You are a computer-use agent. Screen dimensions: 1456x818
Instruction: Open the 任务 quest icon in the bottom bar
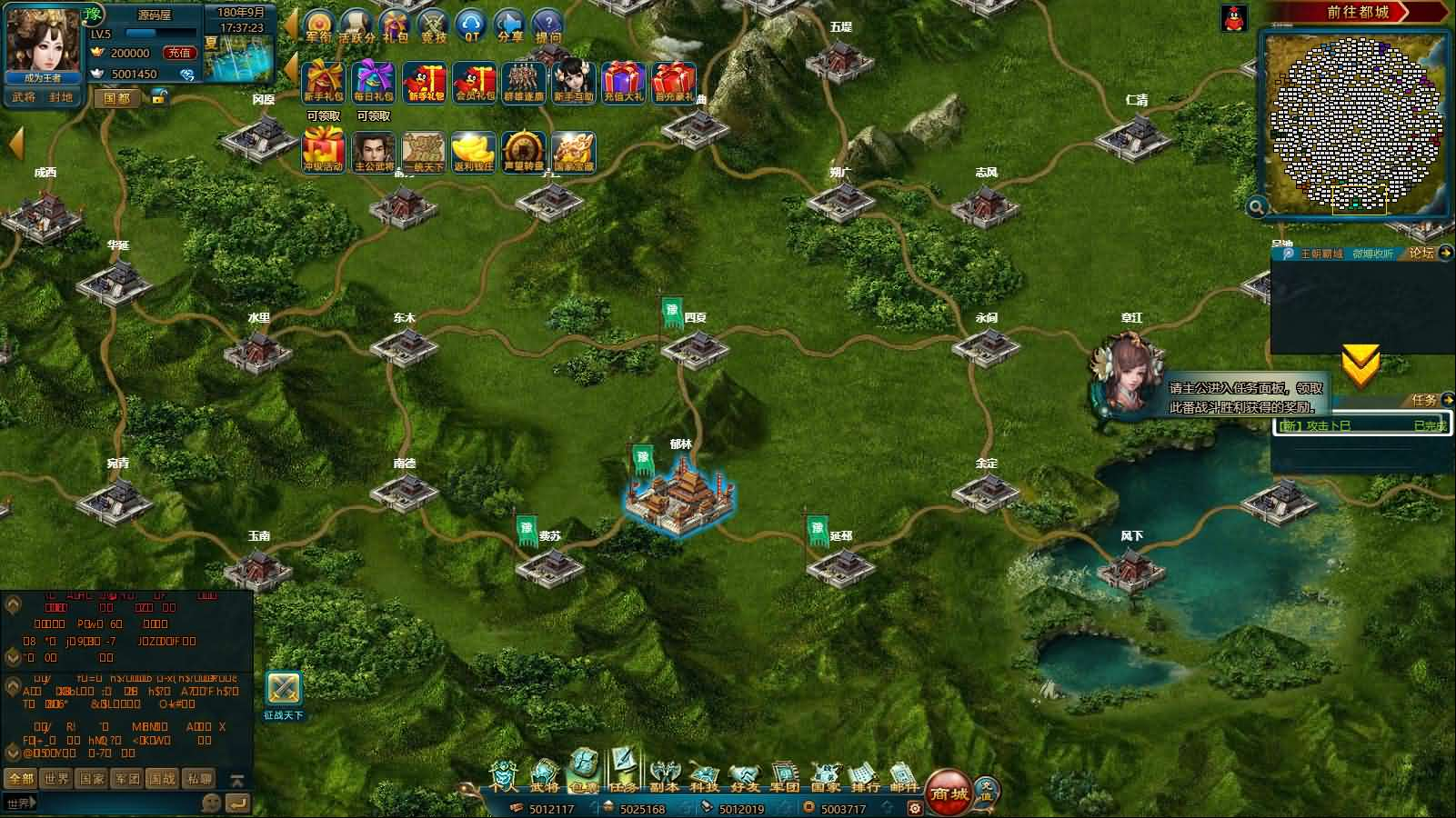coord(623,773)
